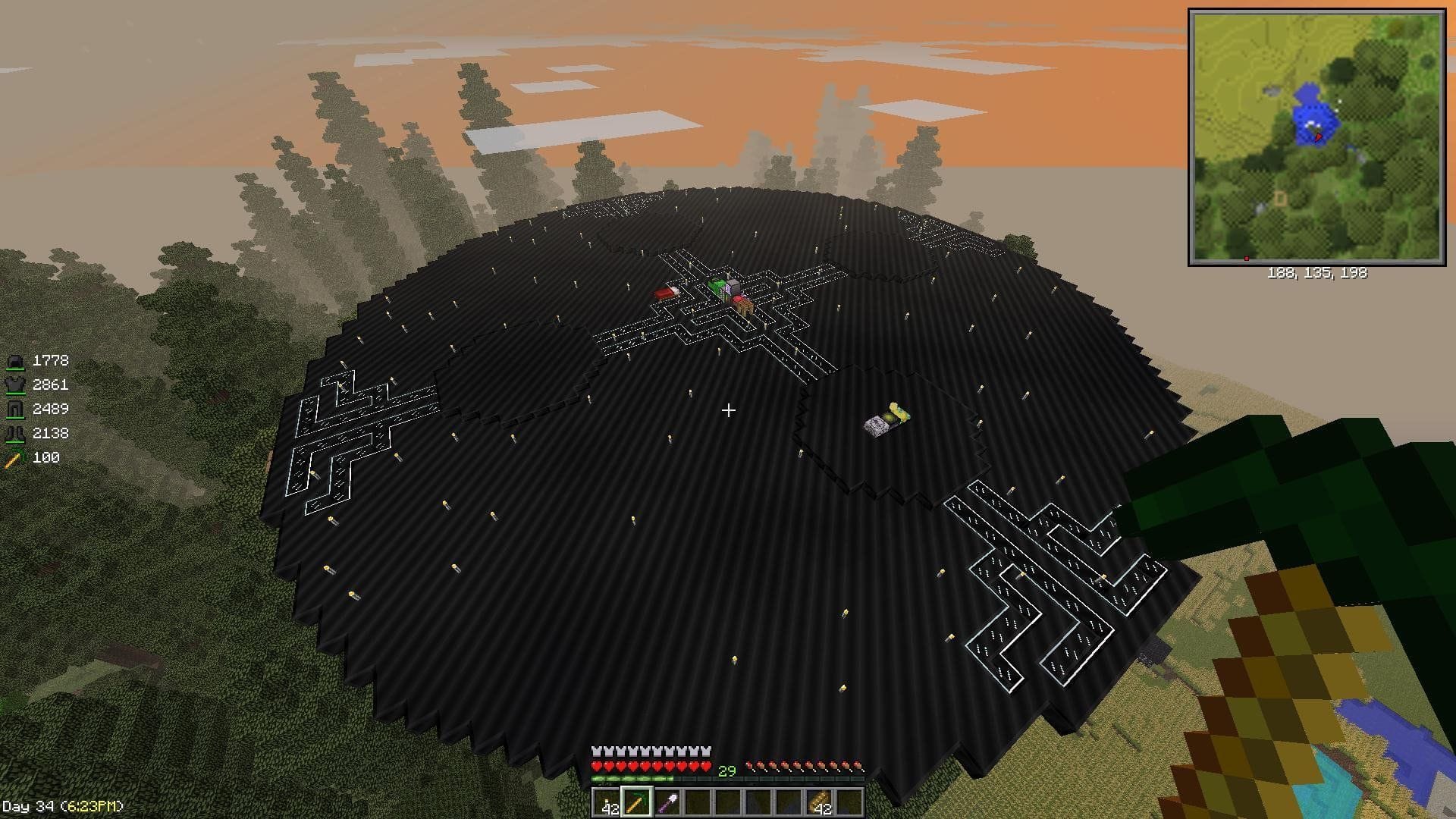The width and height of the screenshot is (1456, 819).
Task: Click the green XP level number 29
Action: [726, 769]
